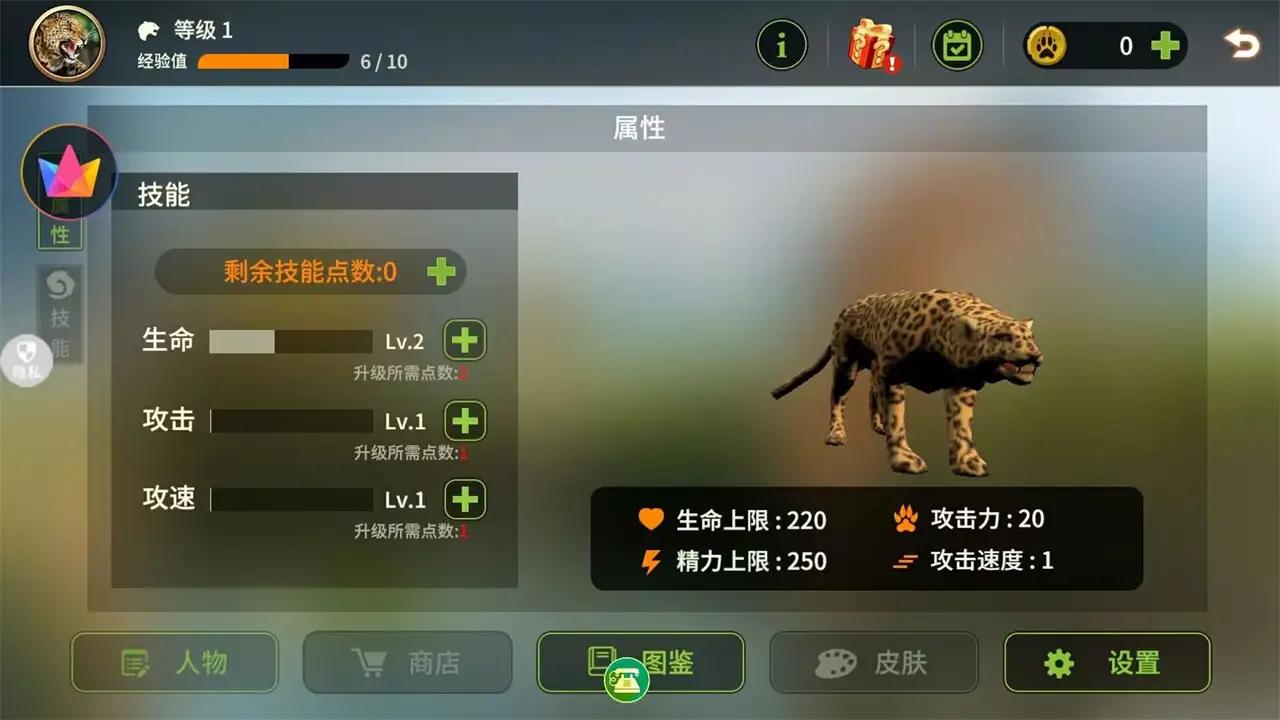Viewport: 1280px width, 720px height.
Task: Open the daily calendar check-in icon
Action: pyautogui.click(x=956, y=44)
